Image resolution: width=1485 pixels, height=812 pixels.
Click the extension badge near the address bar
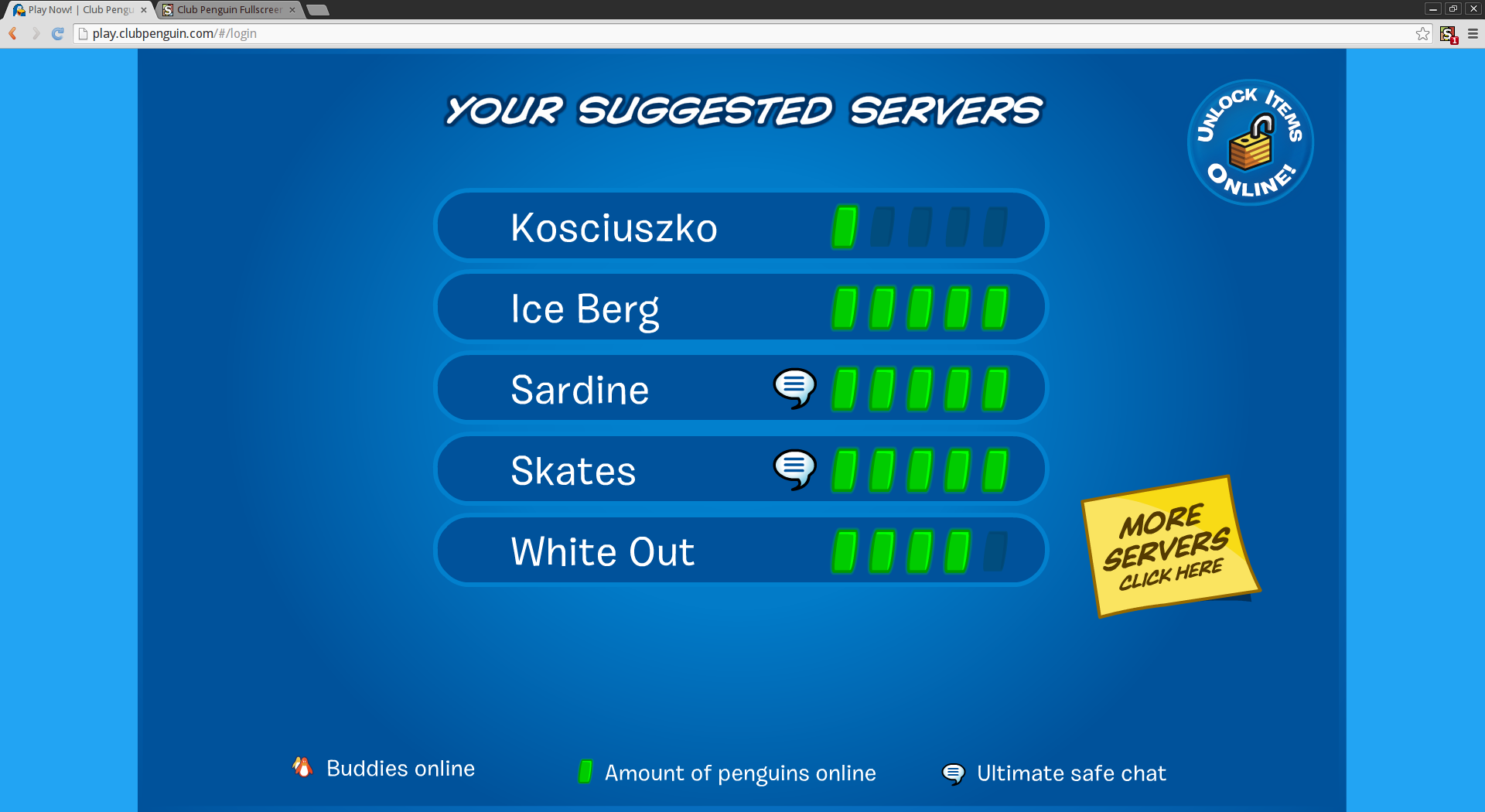(x=1448, y=34)
